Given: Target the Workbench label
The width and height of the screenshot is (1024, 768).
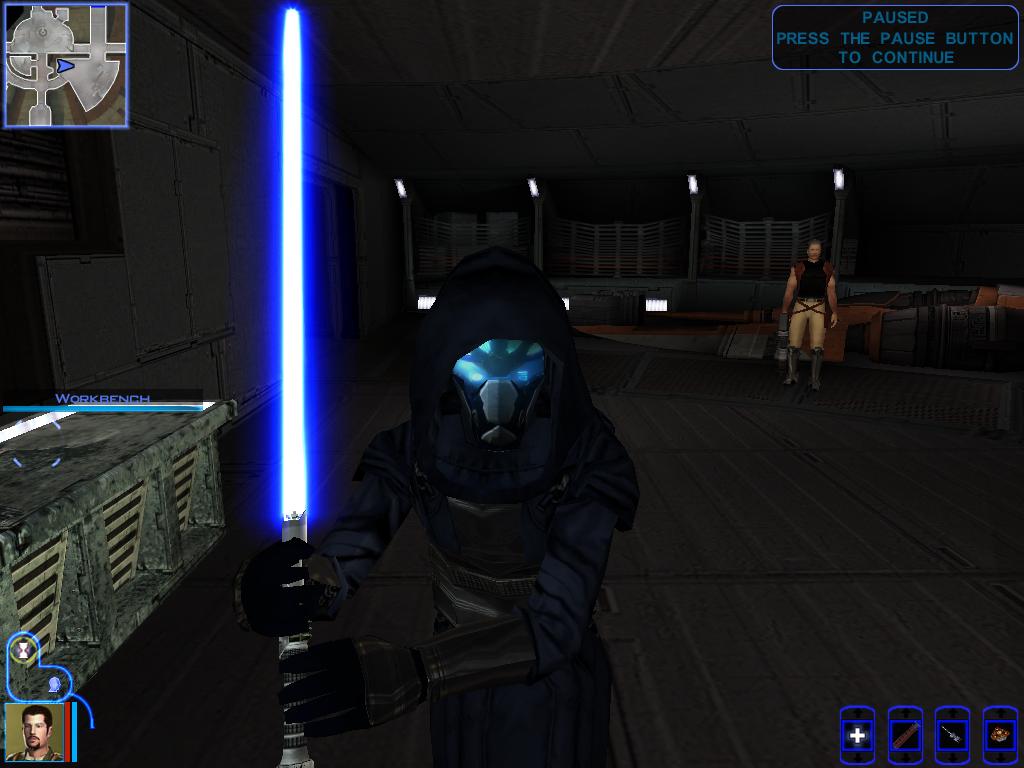Looking at the screenshot, I should click(x=103, y=399).
